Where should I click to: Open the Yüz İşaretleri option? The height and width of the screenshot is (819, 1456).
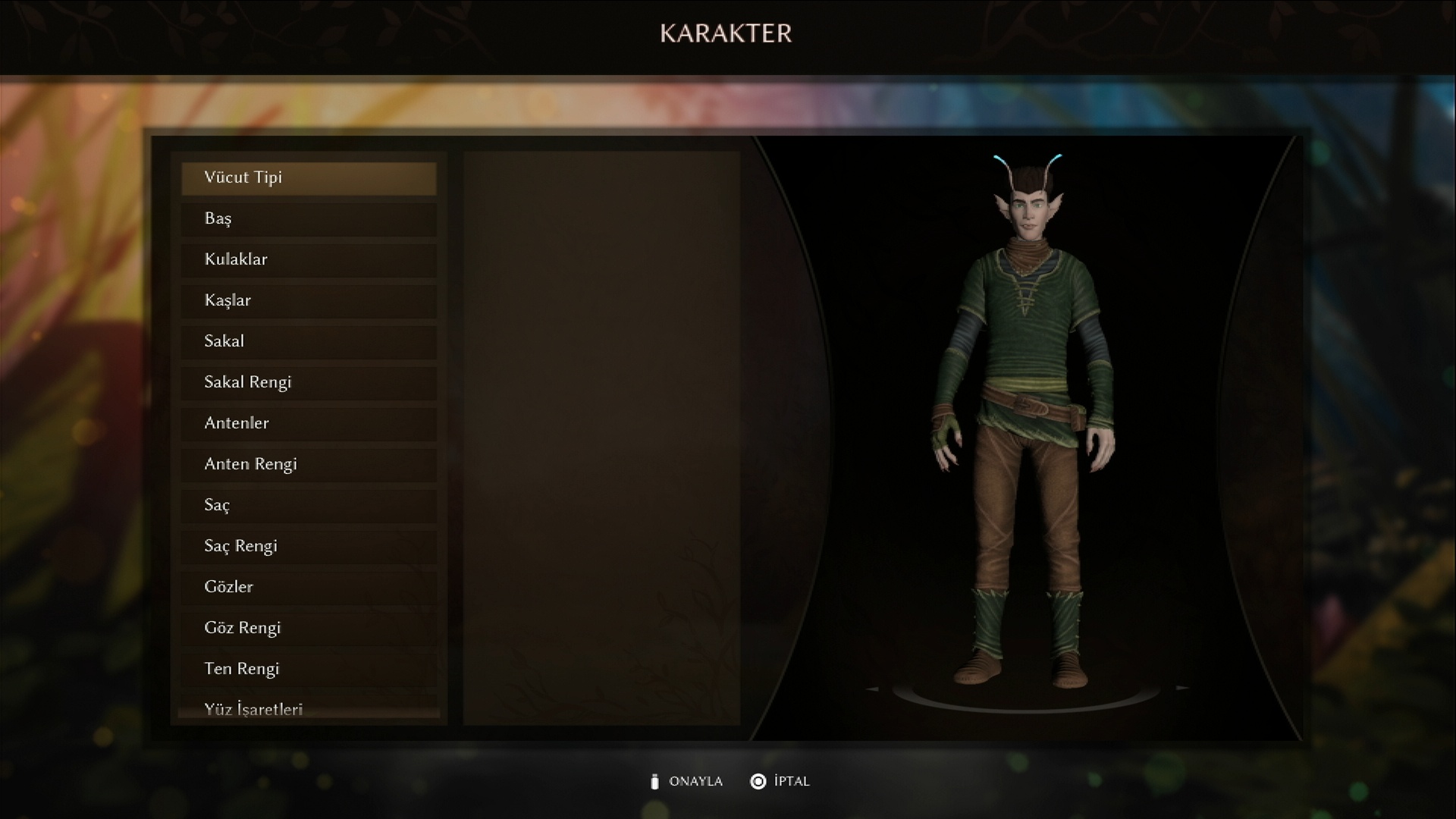pyautogui.click(x=309, y=708)
